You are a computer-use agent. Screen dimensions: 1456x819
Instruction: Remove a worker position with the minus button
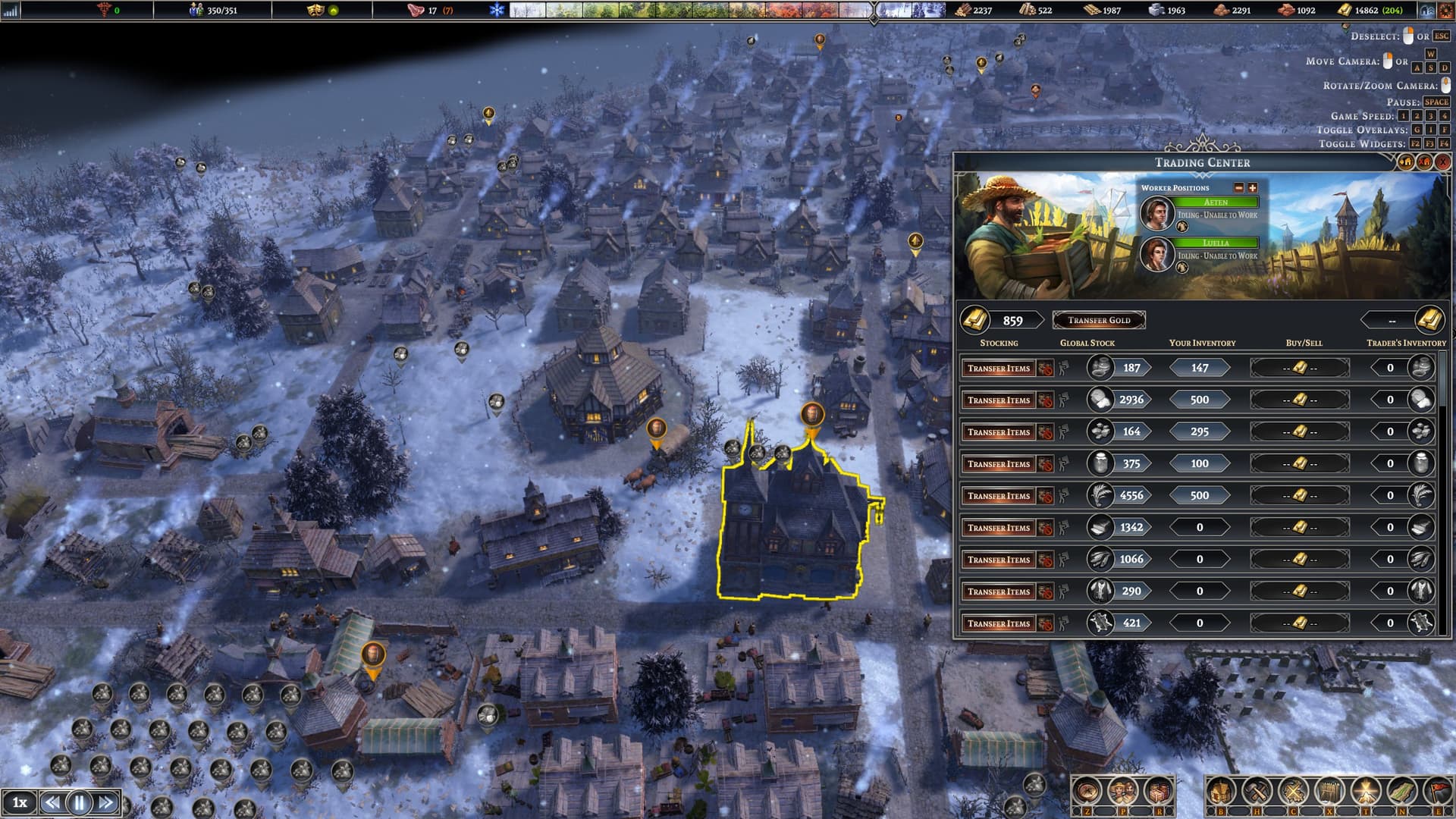click(1239, 187)
